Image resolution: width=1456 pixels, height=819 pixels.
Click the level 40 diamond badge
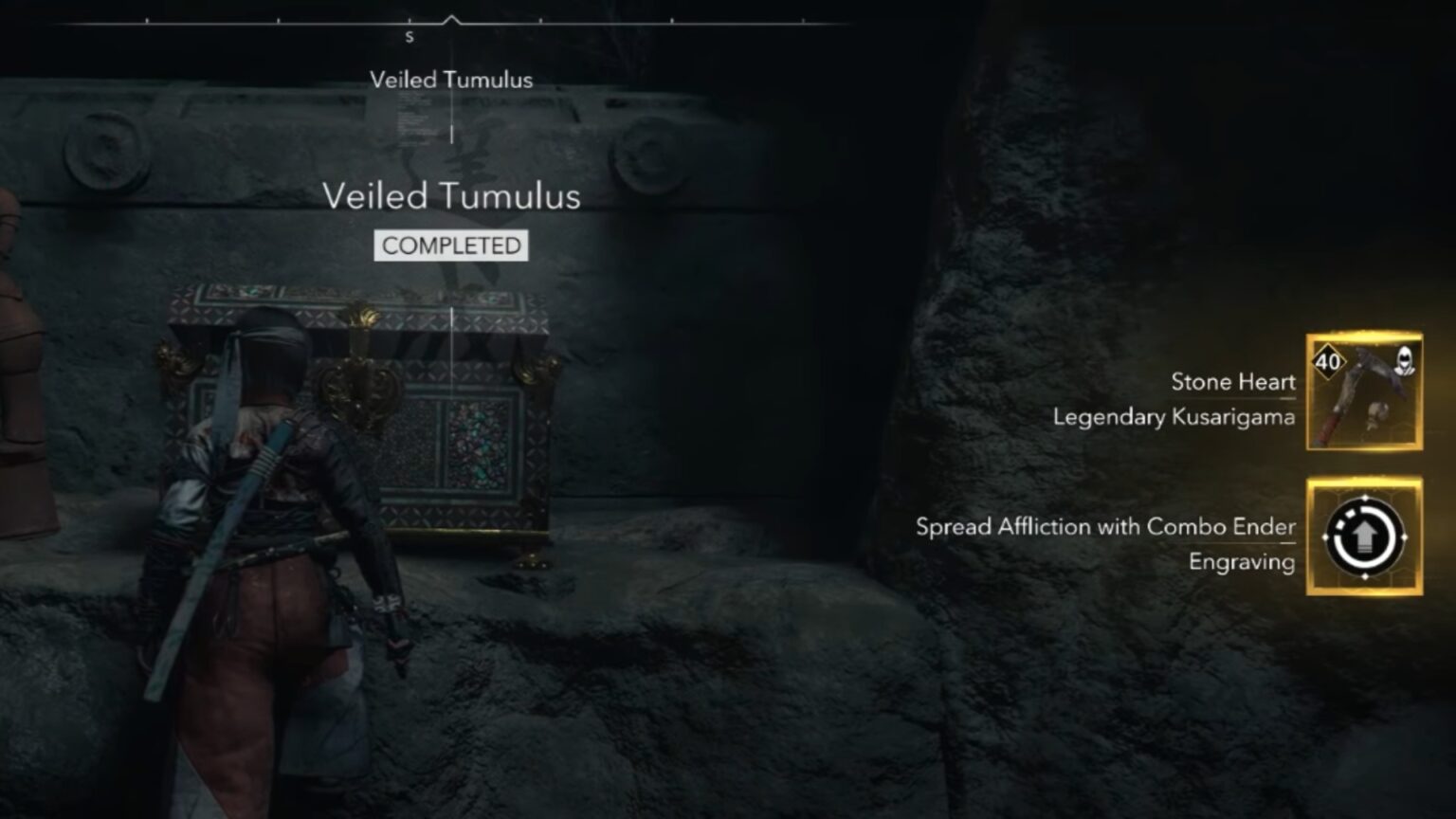(x=1330, y=361)
